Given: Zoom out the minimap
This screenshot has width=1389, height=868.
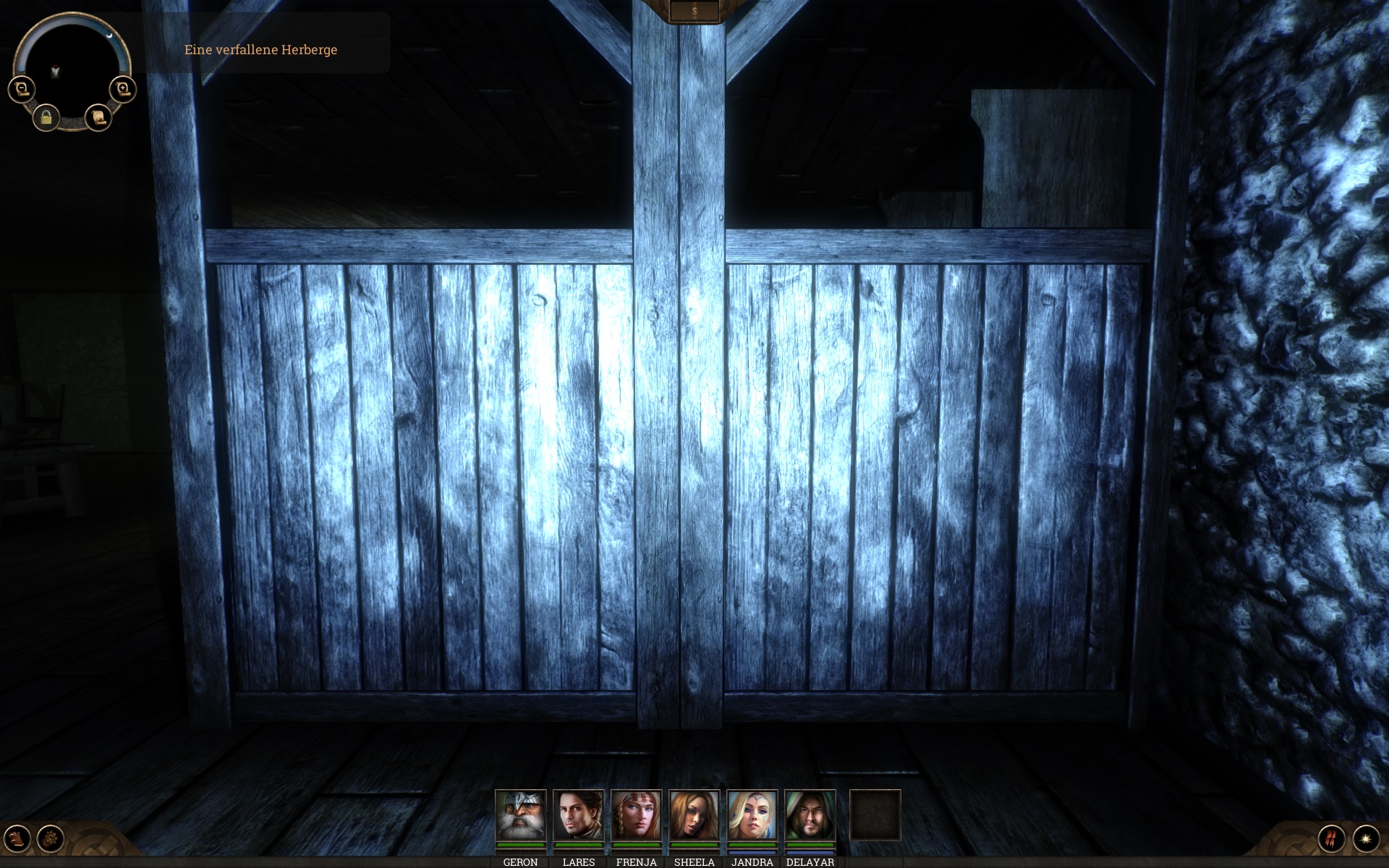Looking at the screenshot, I should coord(22,89).
